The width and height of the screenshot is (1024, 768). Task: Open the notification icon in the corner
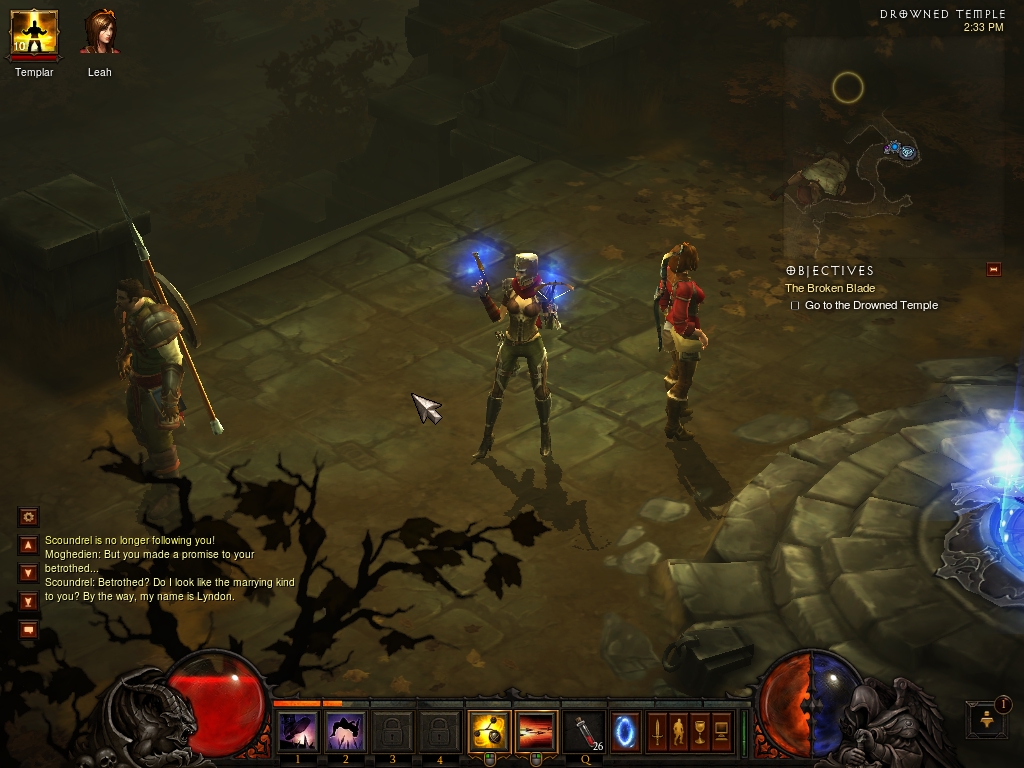987,720
